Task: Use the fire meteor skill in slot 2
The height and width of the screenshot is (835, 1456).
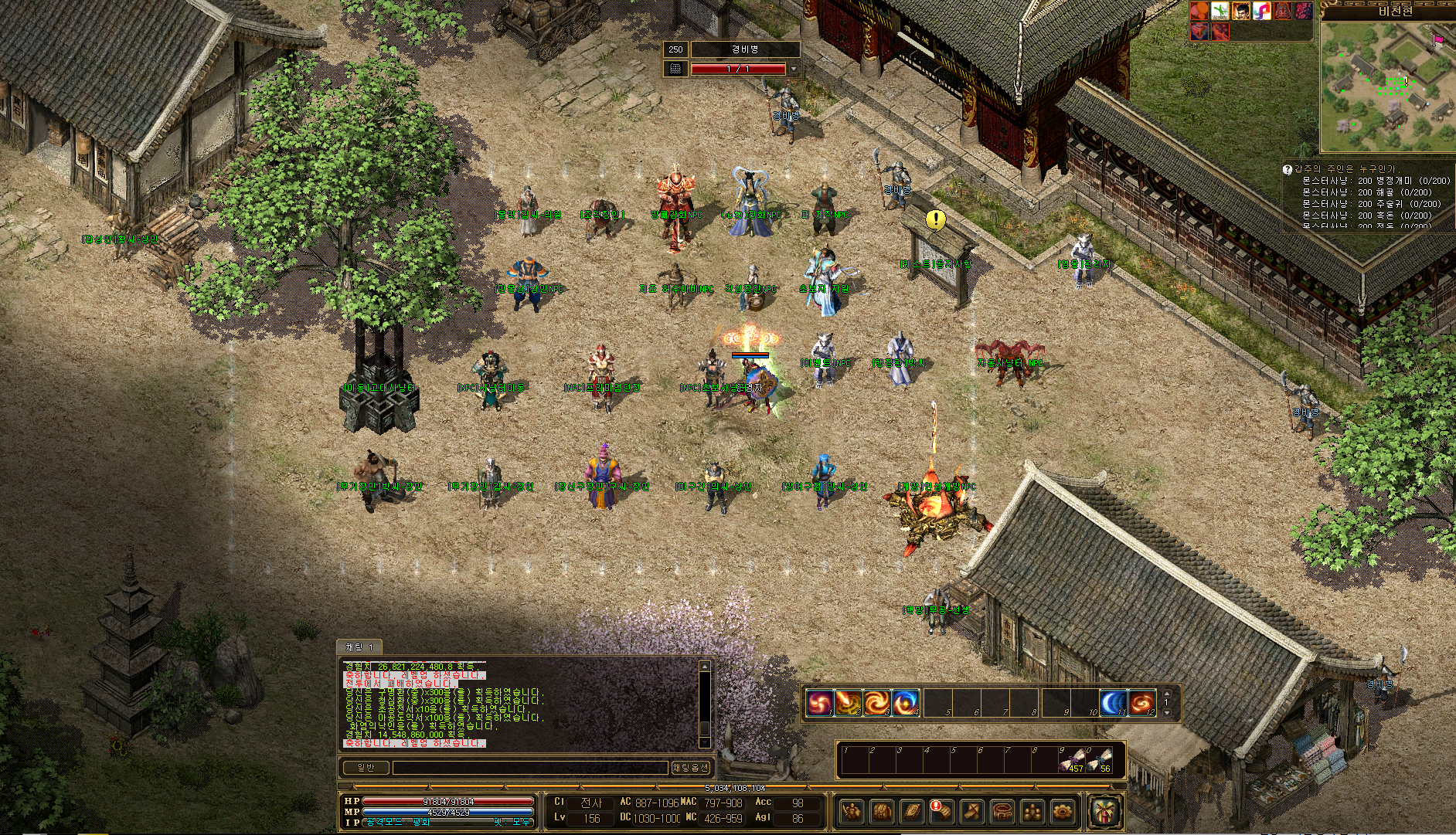Action: pos(848,703)
